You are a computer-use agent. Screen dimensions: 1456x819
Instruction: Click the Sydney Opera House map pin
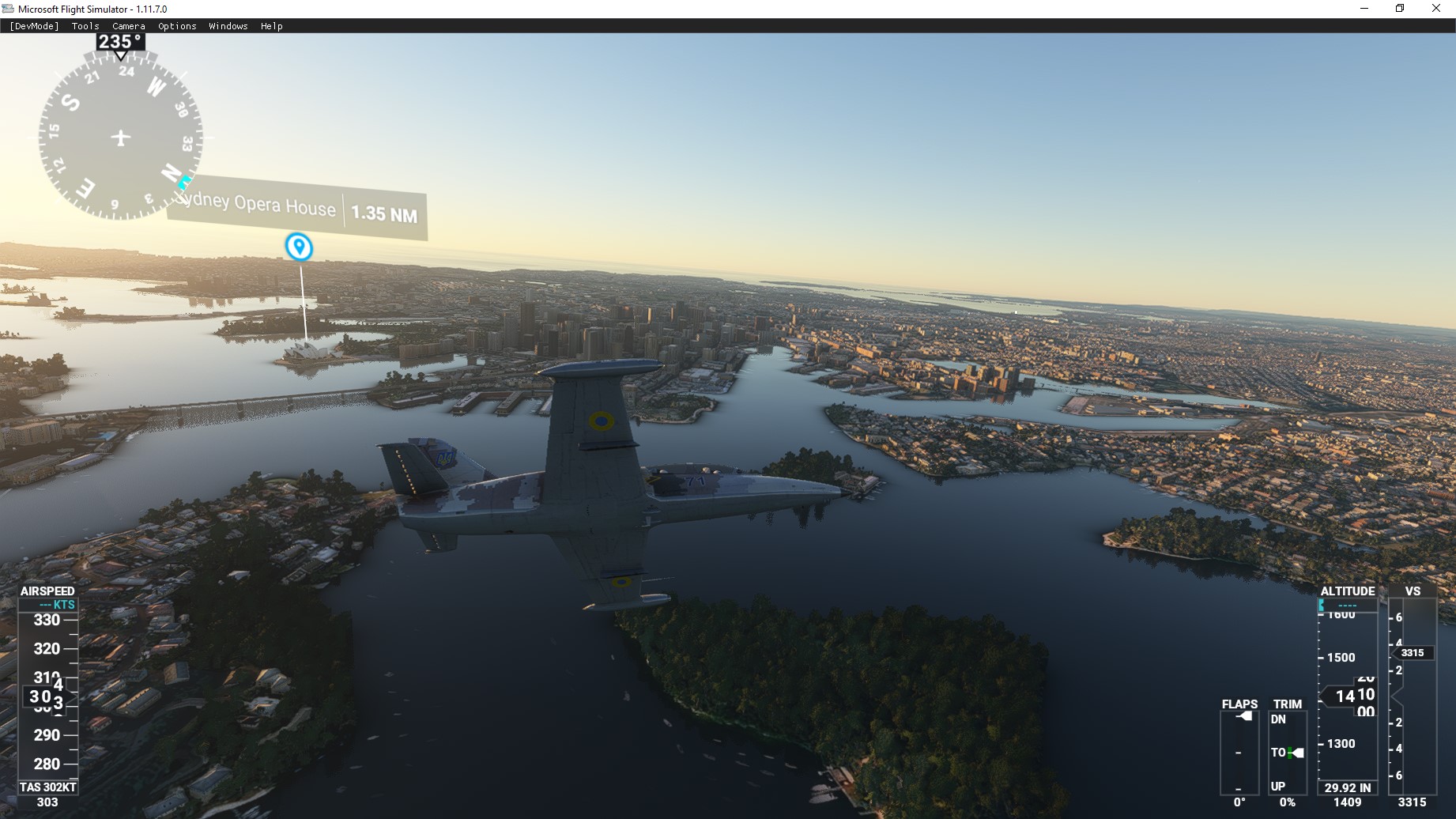(x=299, y=247)
